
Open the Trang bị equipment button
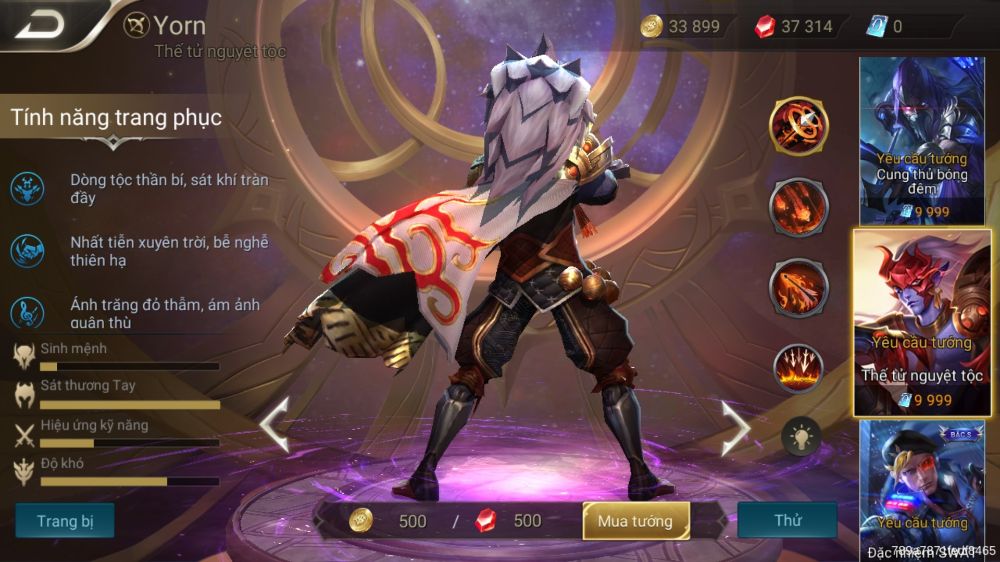click(x=64, y=521)
